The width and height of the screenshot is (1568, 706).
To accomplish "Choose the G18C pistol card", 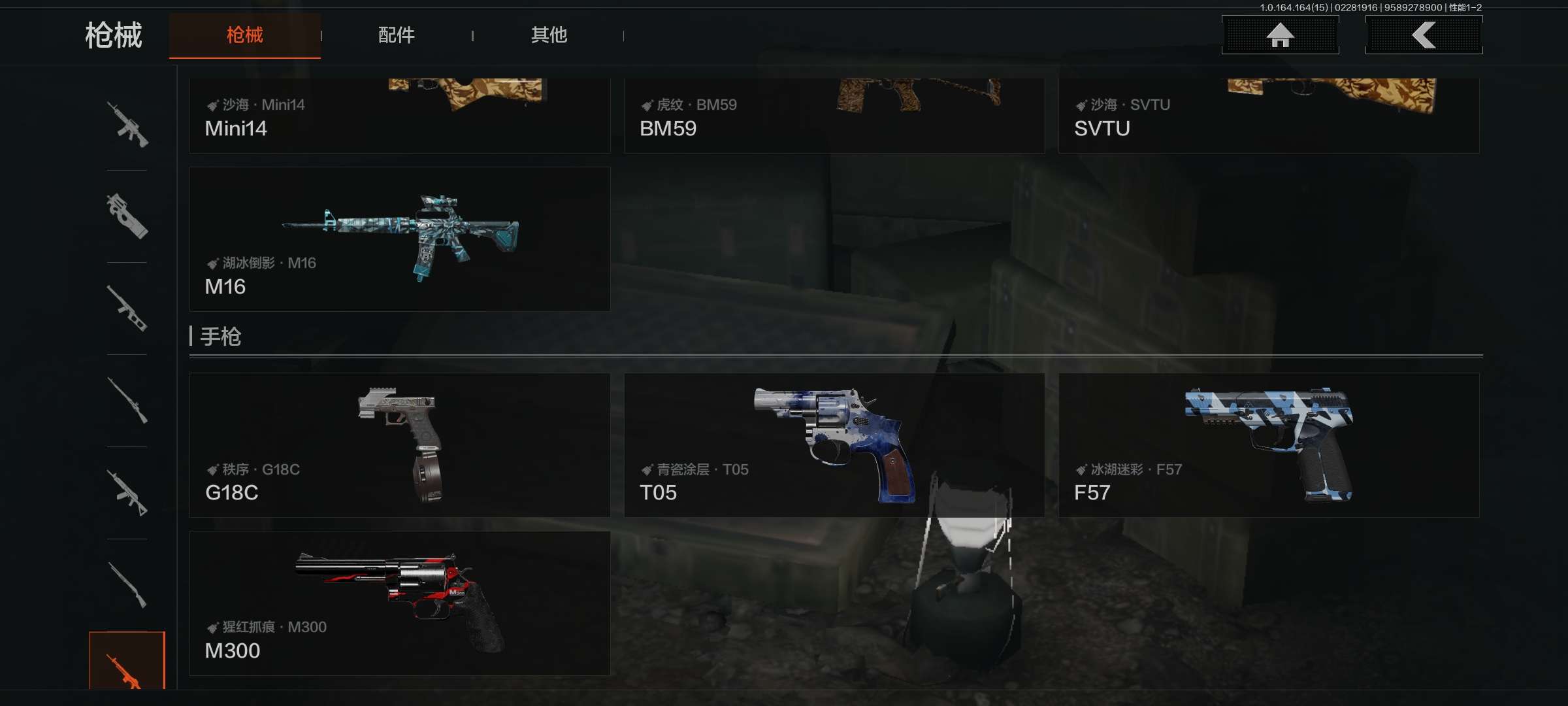I will (x=400, y=445).
